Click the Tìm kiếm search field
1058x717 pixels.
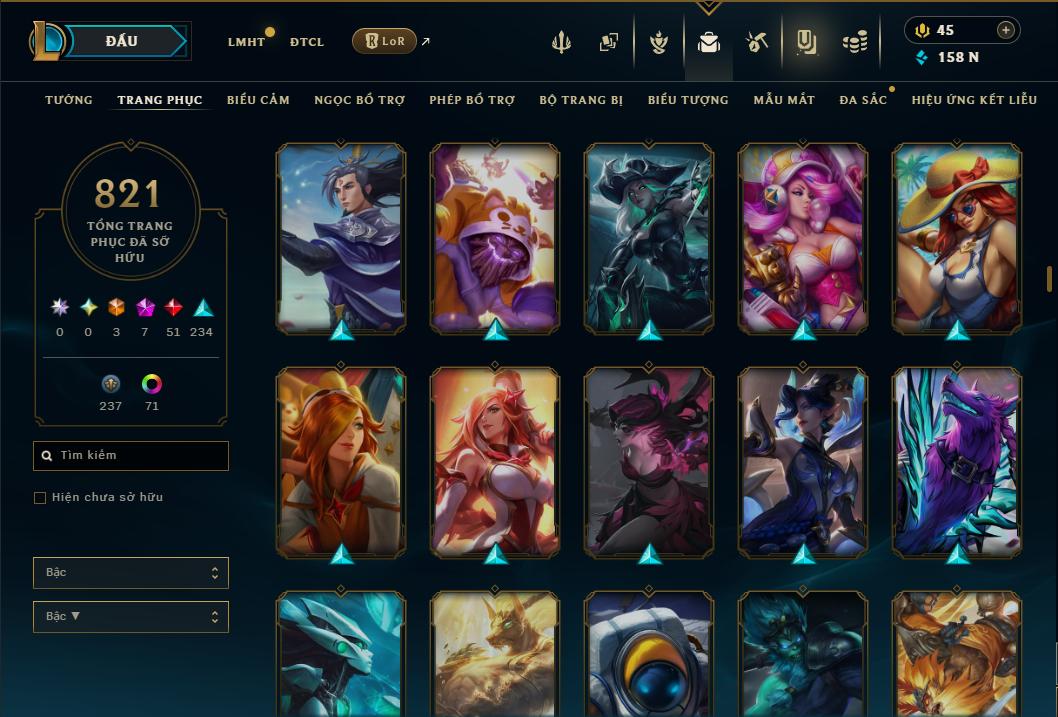pyautogui.click(x=131, y=456)
